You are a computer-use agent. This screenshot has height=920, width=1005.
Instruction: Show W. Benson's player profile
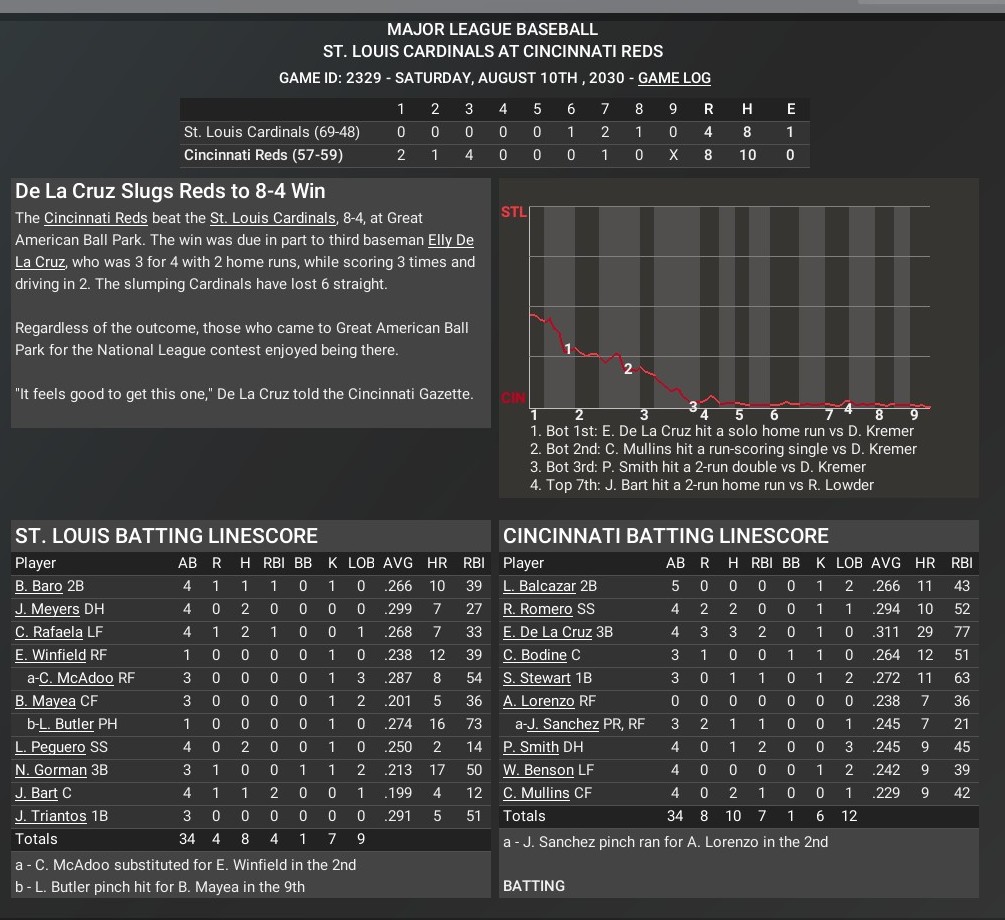(x=539, y=770)
